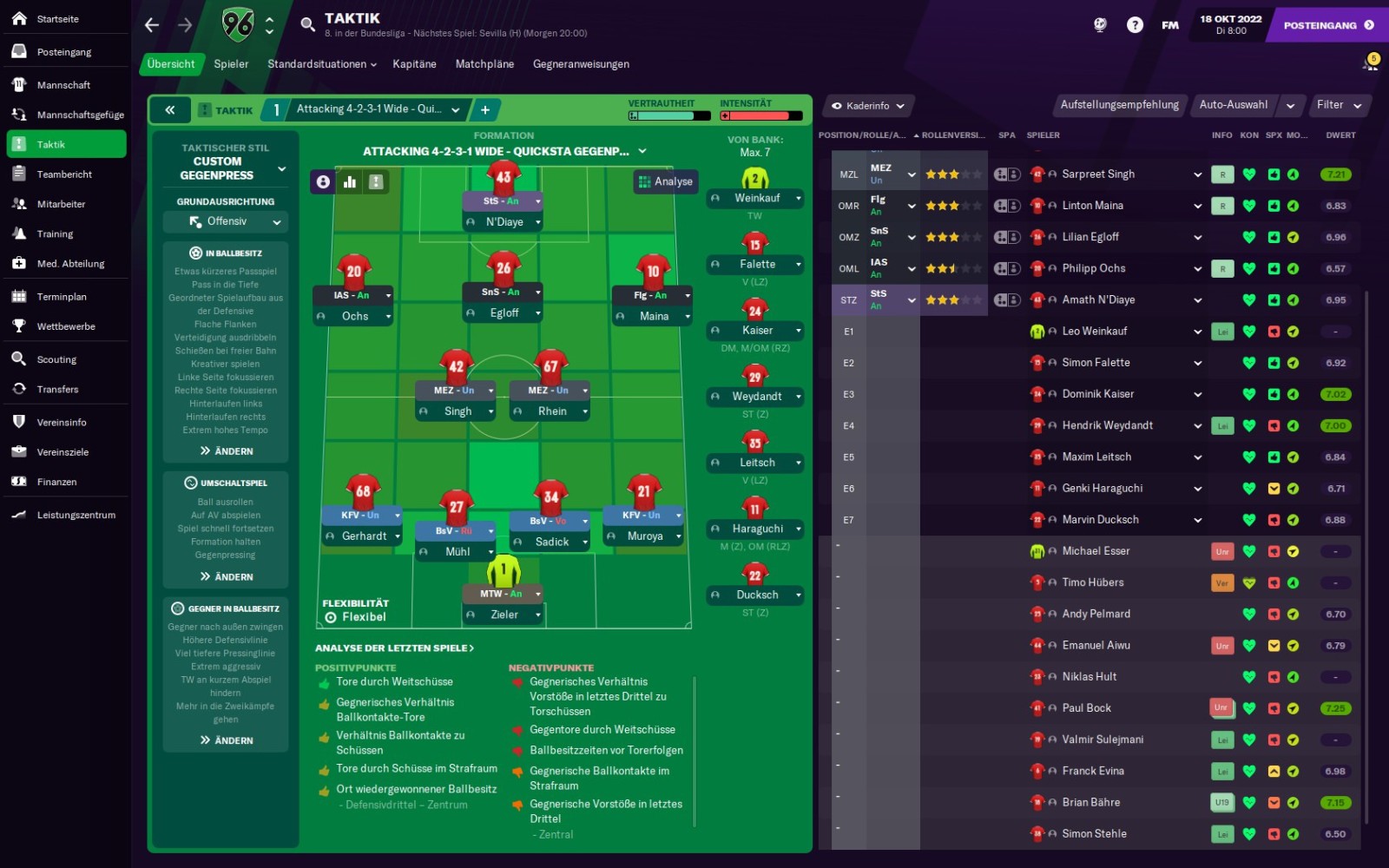Choose Auto-Auswahl for the lineup

click(1233, 105)
